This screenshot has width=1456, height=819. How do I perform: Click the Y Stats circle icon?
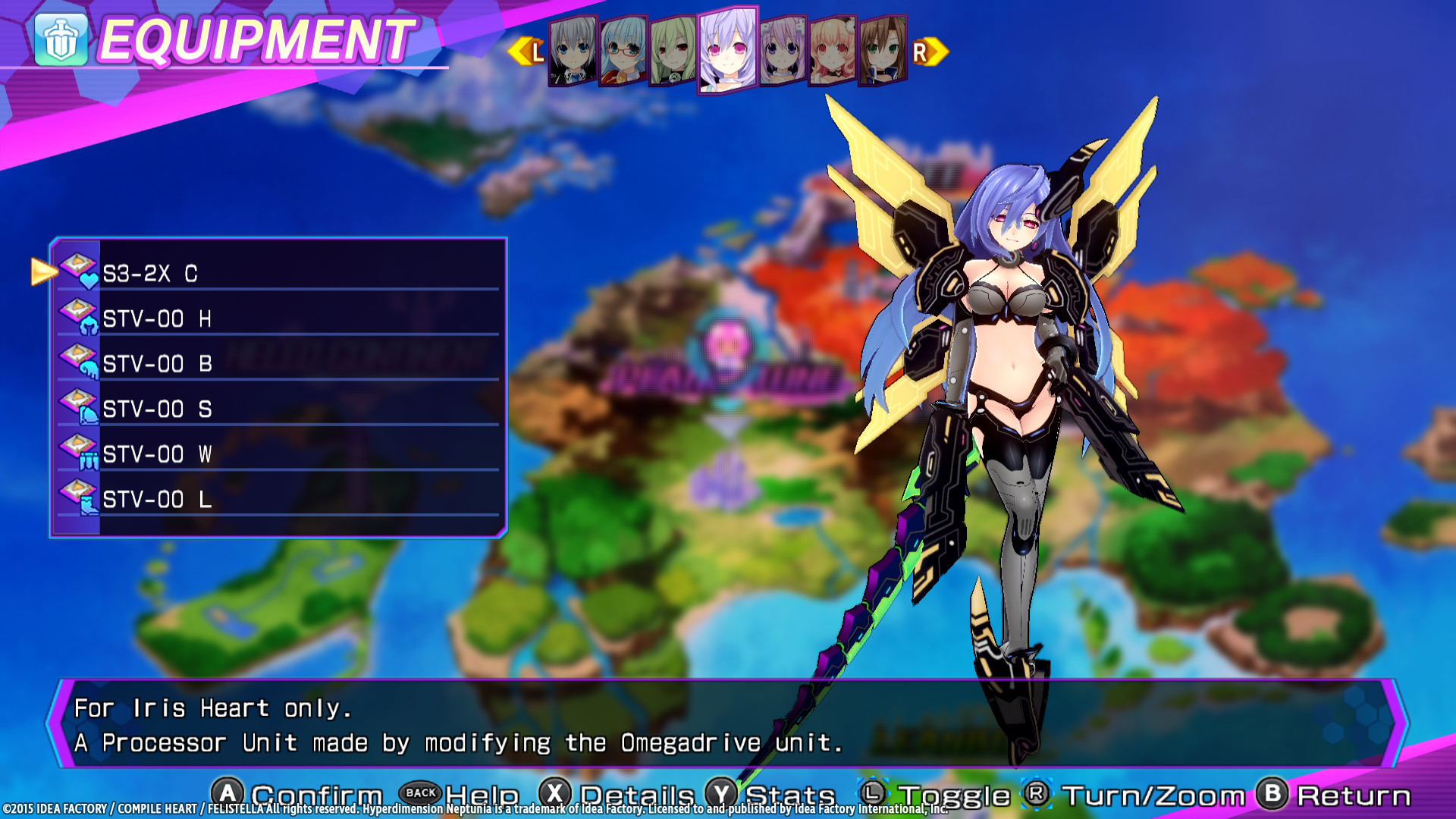723,793
